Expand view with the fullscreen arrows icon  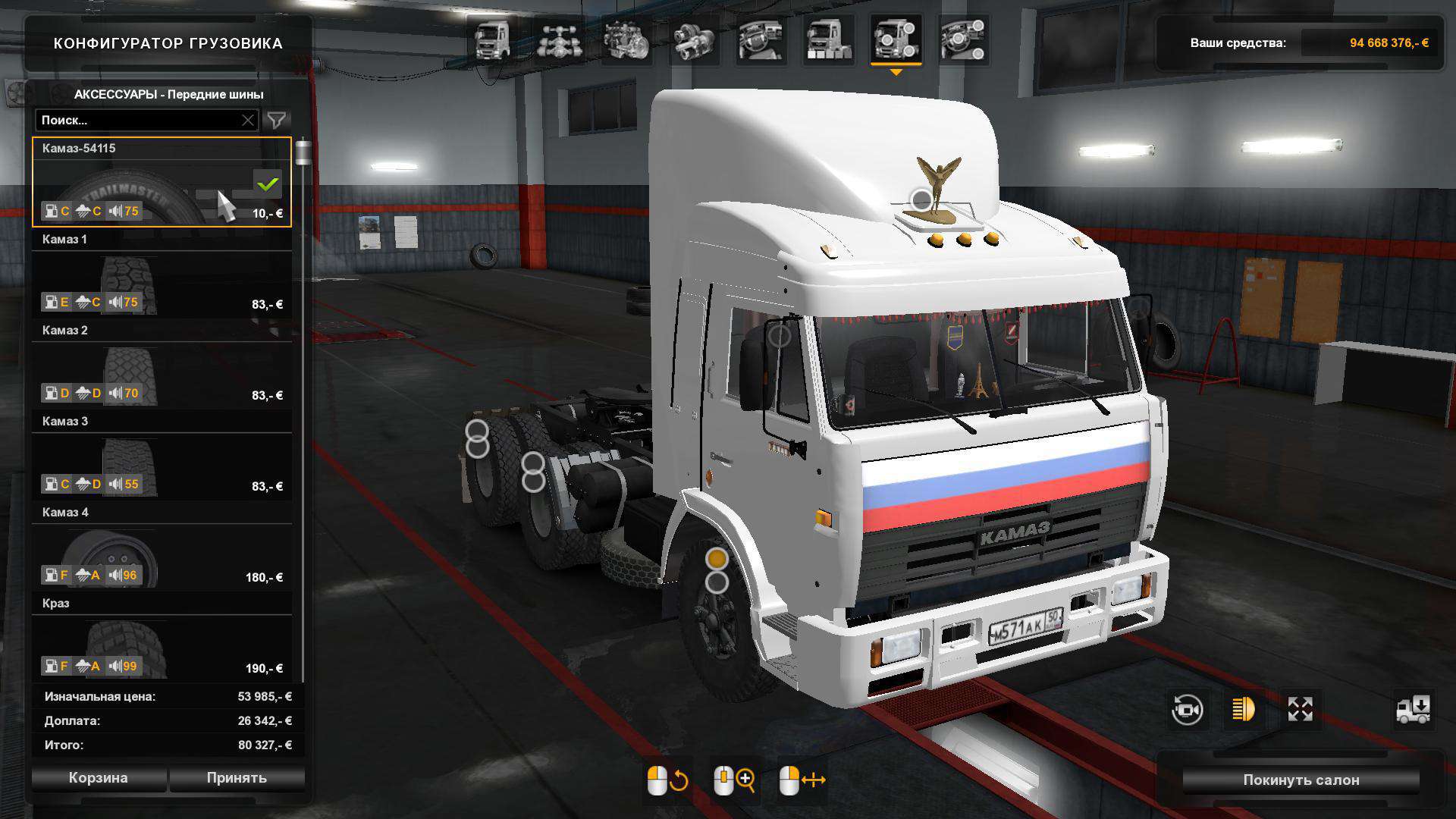(1300, 710)
